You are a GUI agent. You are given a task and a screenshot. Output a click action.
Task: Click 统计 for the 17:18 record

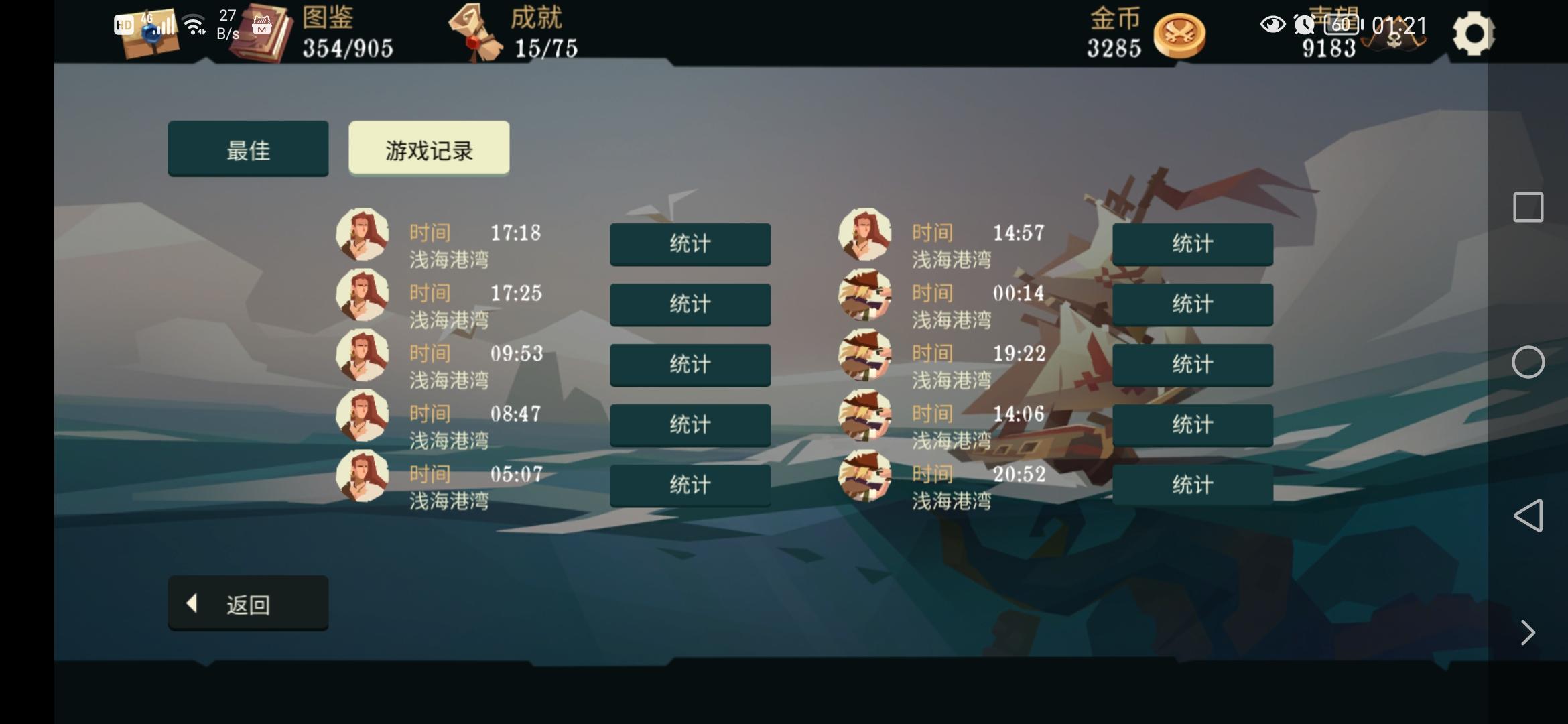click(690, 244)
